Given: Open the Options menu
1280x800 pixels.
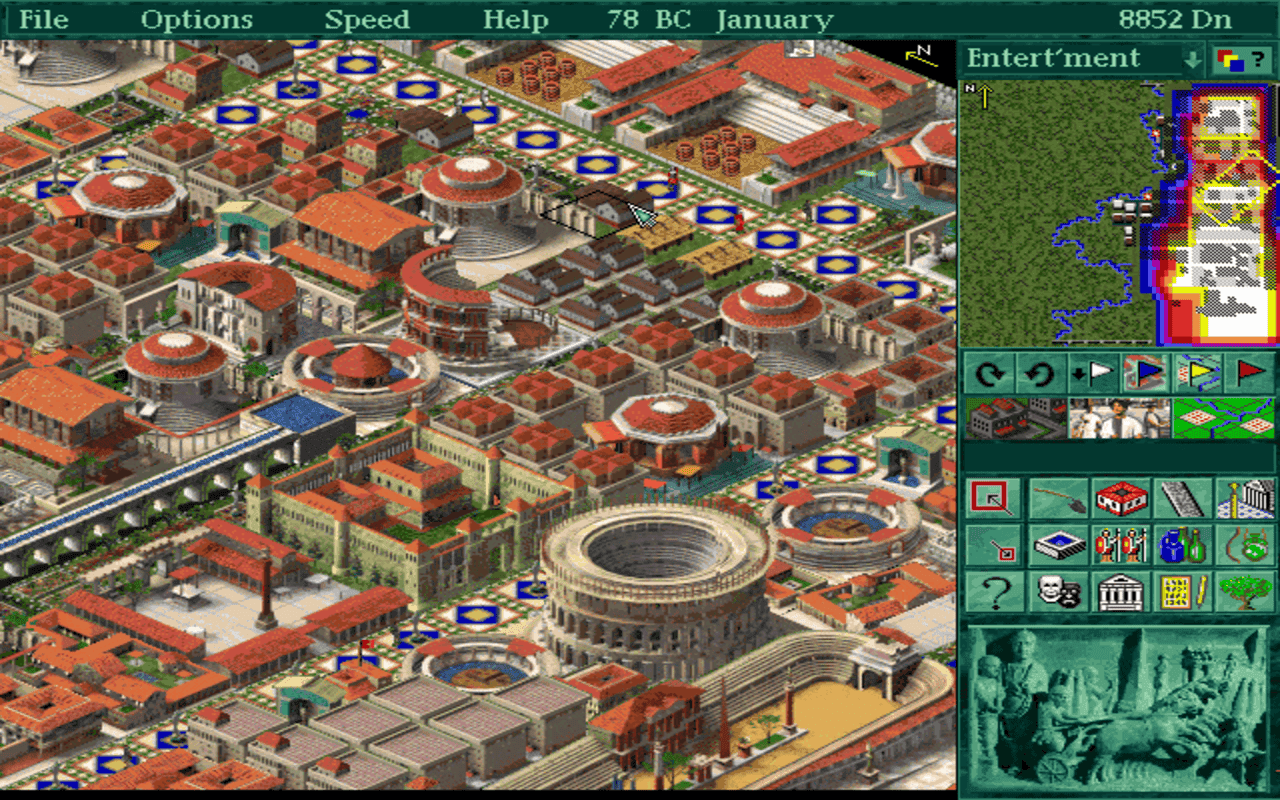Looking at the screenshot, I should (197, 19).
